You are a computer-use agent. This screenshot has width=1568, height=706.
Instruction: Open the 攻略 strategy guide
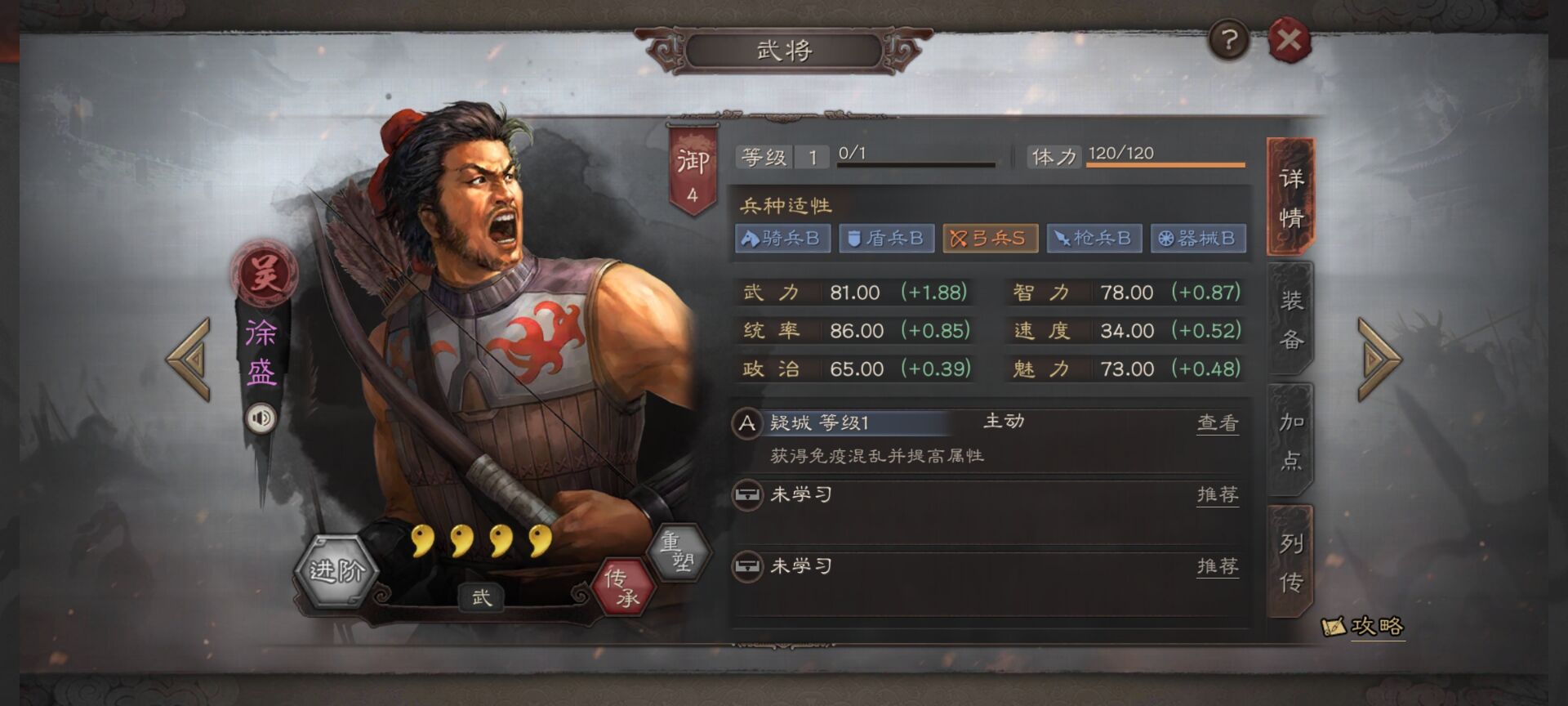tap(1364, 627)
